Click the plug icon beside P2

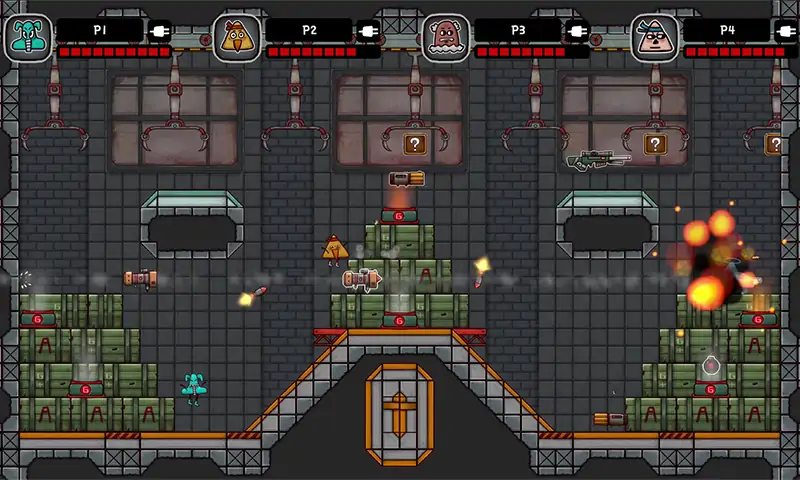368,31
